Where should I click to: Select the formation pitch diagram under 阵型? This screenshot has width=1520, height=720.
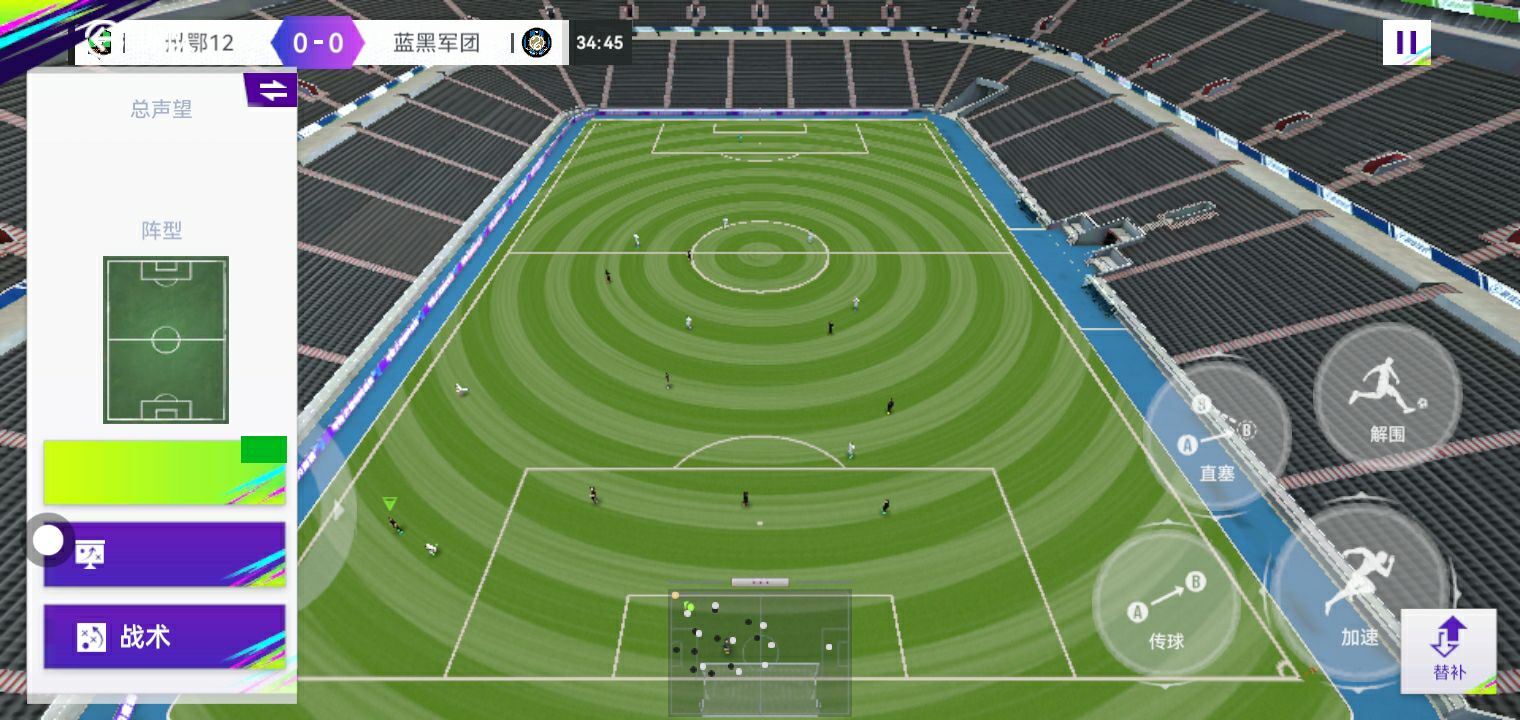tap(166, 339)
